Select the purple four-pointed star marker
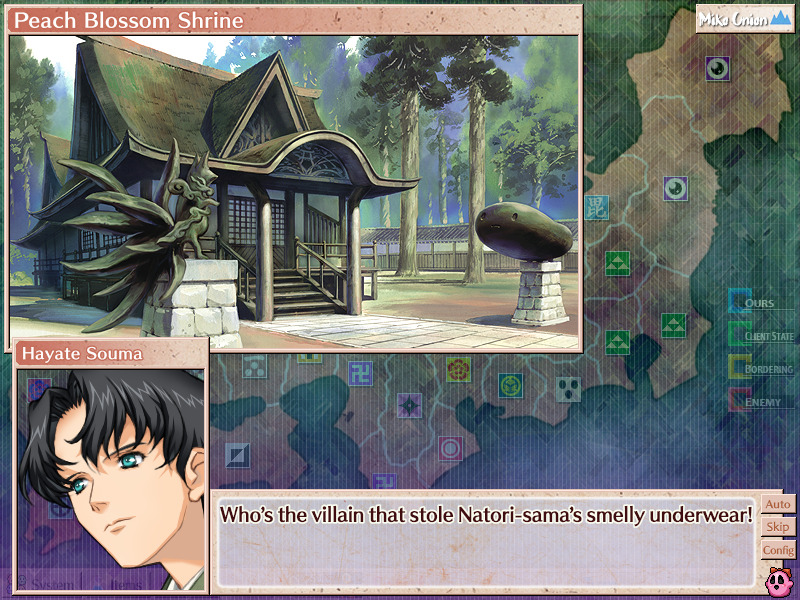This screenshot has width=800, height=600. click(x=409, y=404)
